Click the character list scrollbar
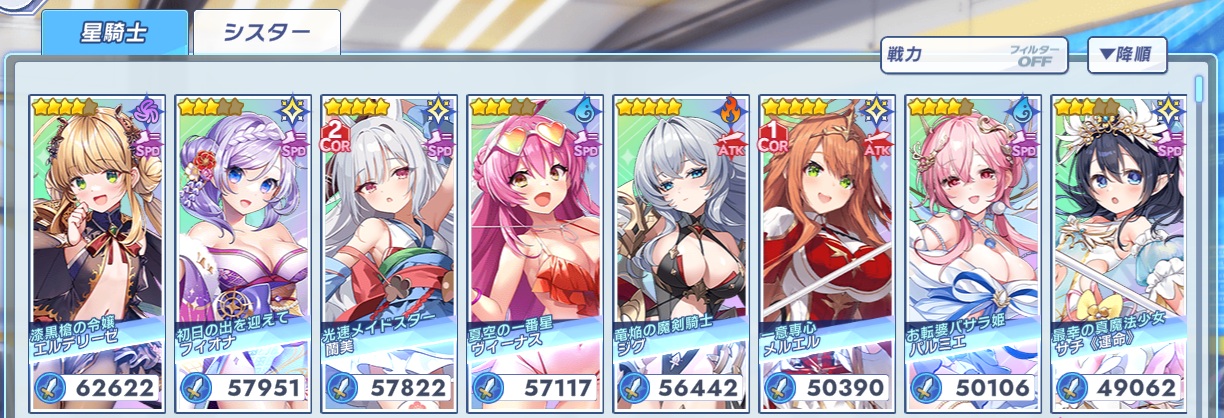Screen dimensions: 1224x418 (x=1201, y=90)
